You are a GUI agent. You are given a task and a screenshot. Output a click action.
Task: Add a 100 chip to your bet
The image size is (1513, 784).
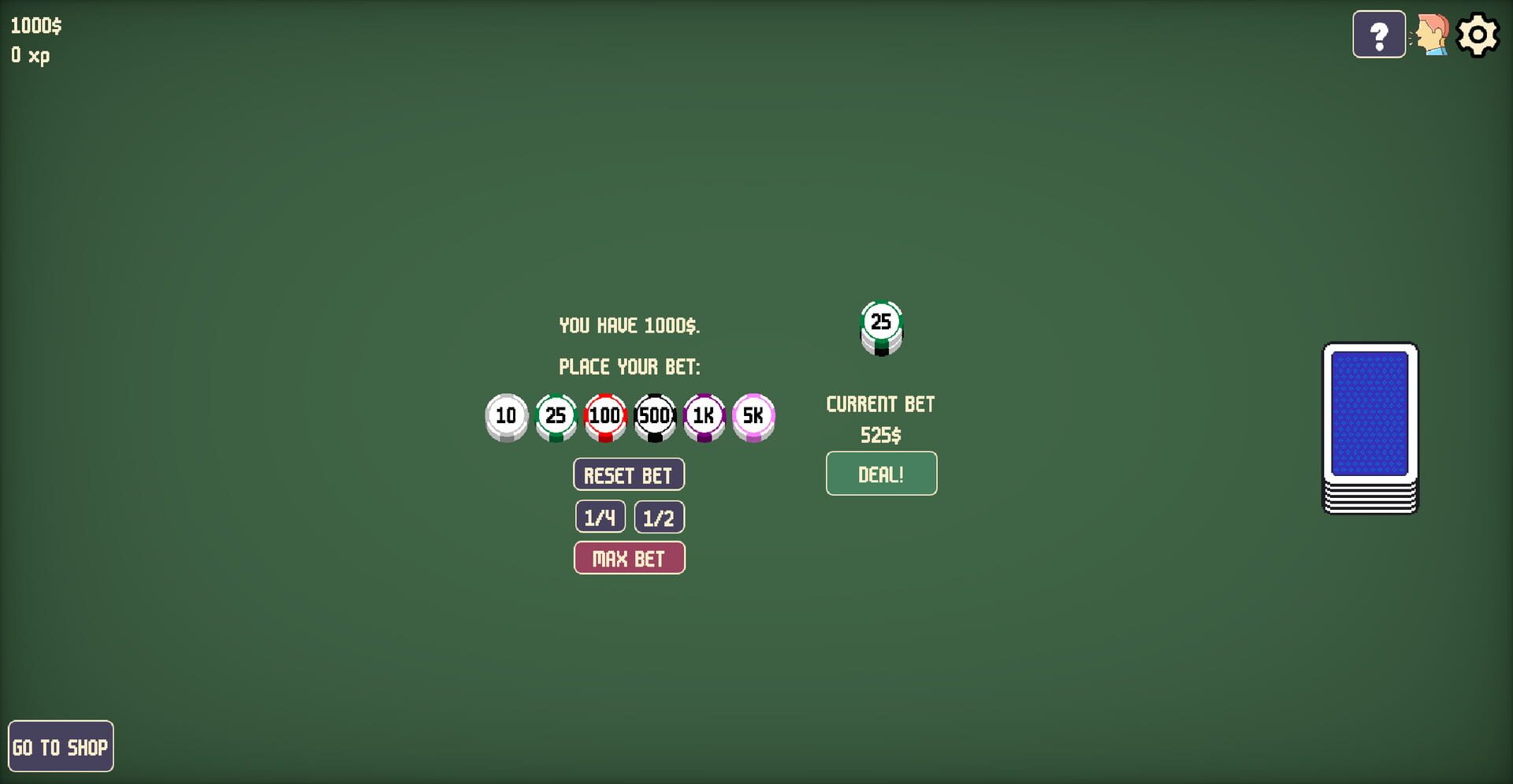point(605,417)
